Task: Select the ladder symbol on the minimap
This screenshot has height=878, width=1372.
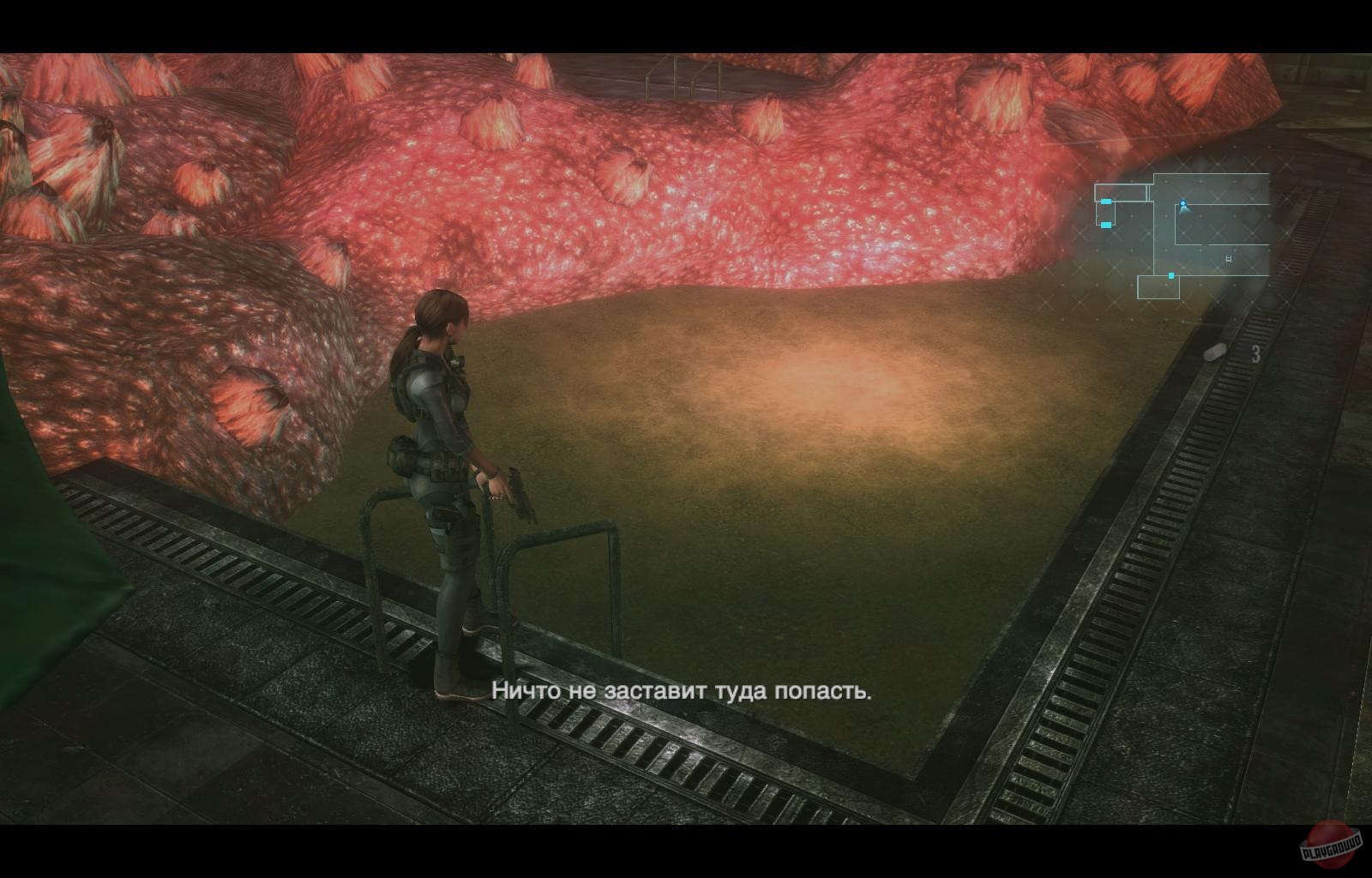Action: [1229, 259]
